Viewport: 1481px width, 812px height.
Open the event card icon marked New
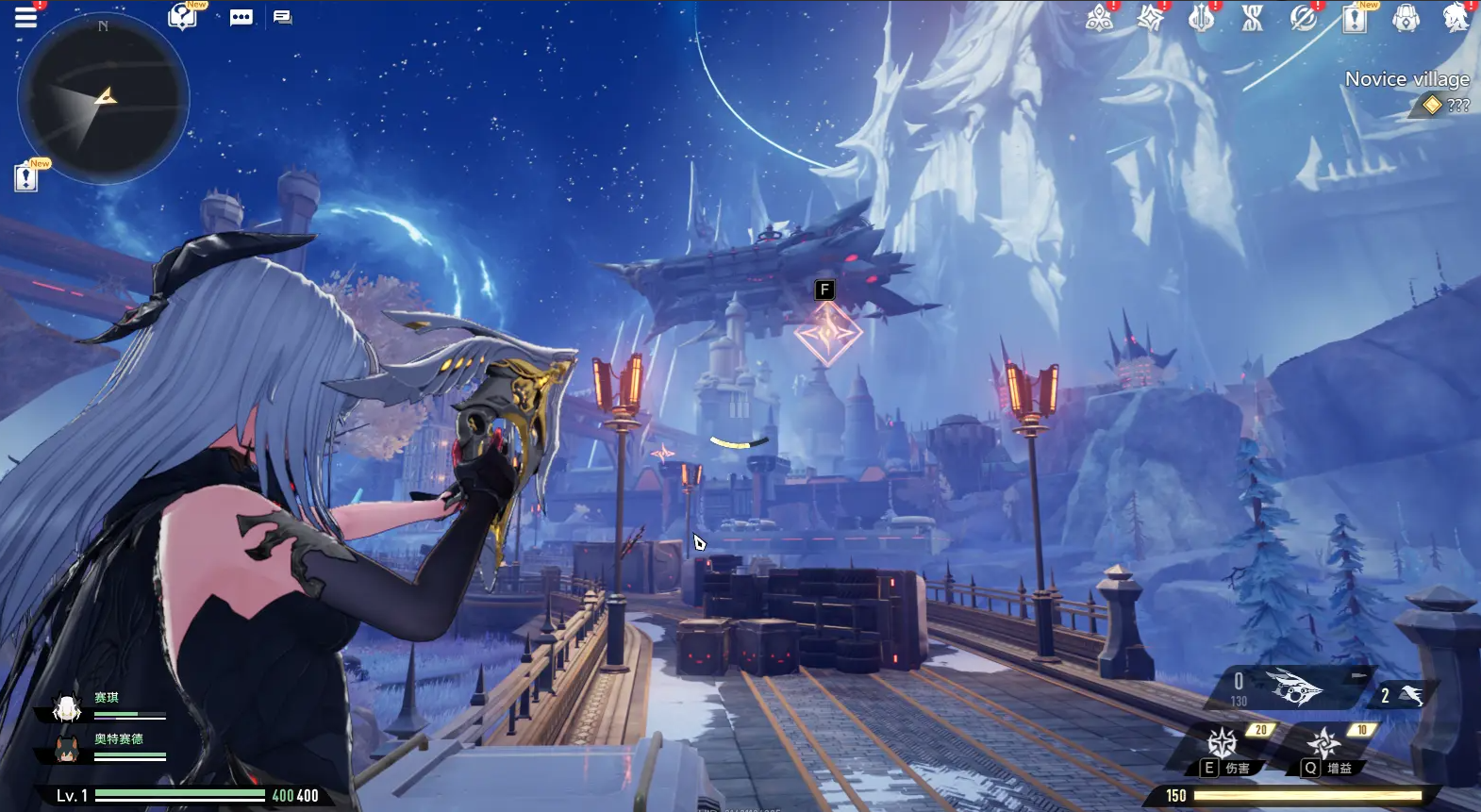[1355, 21]
